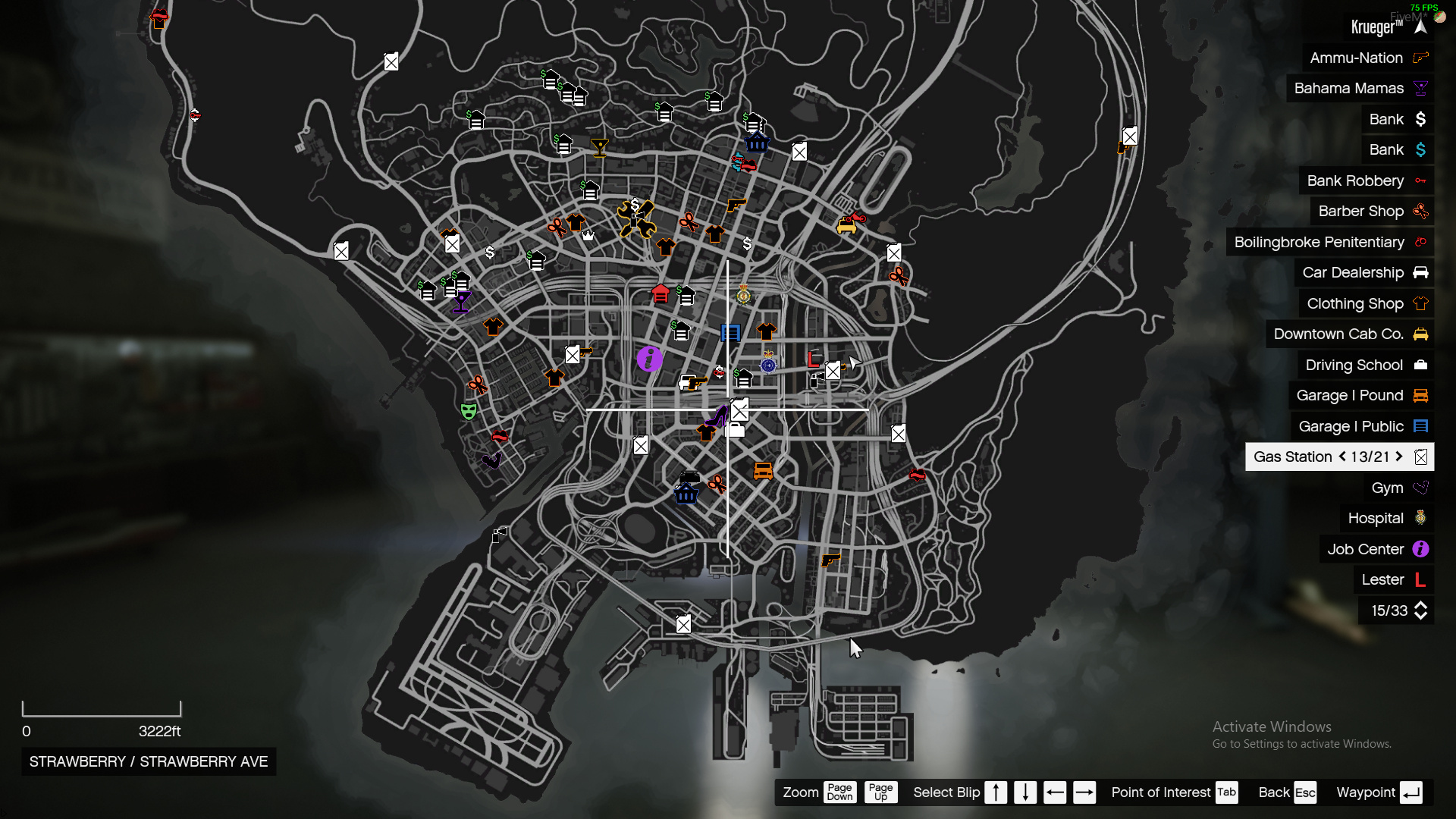Select an orange scissors Barber Shop blip
This screenshot has height=819, width=1456.
point(479,384)
